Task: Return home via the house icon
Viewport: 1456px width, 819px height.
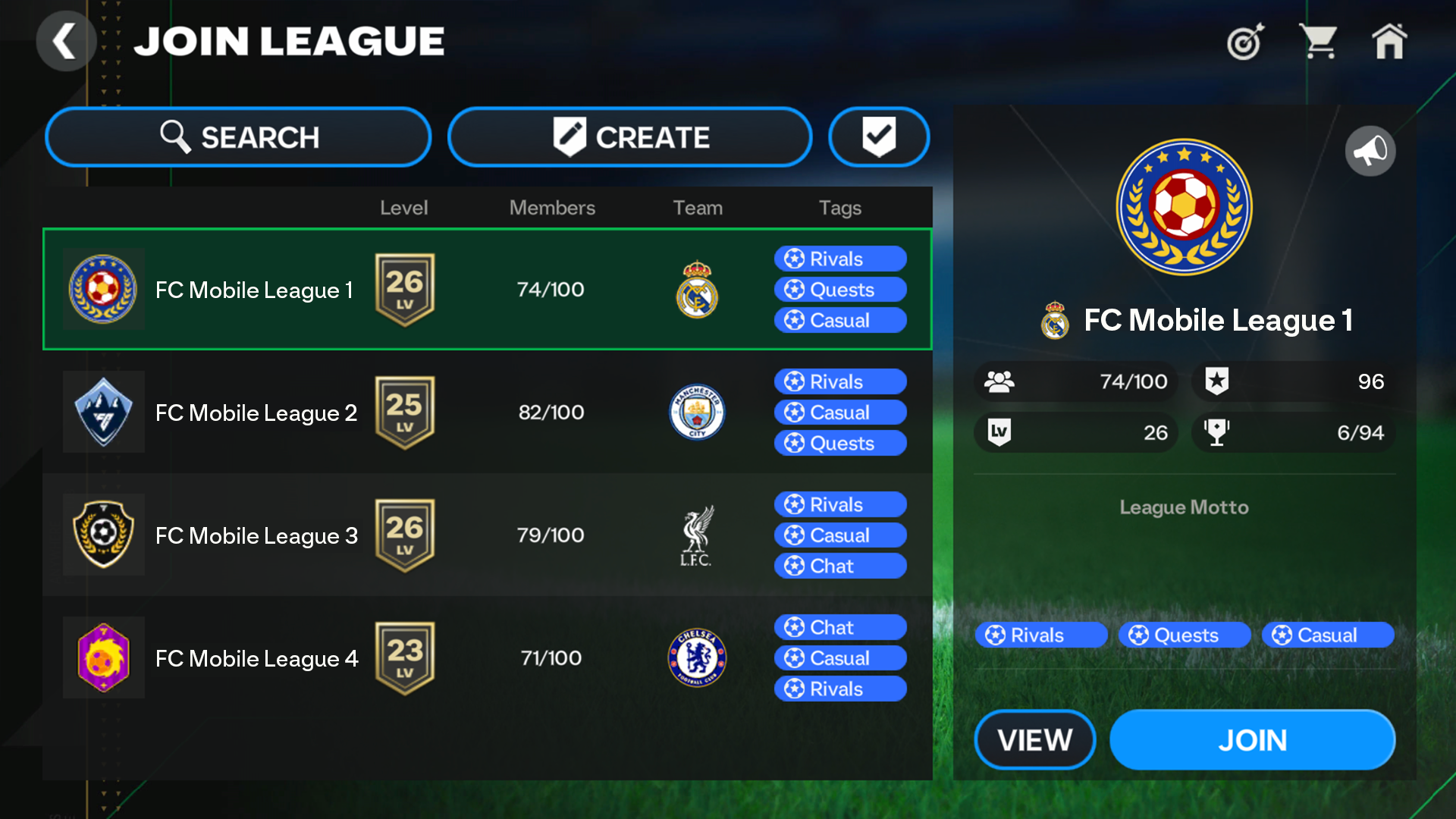Action: point(1390,42)
